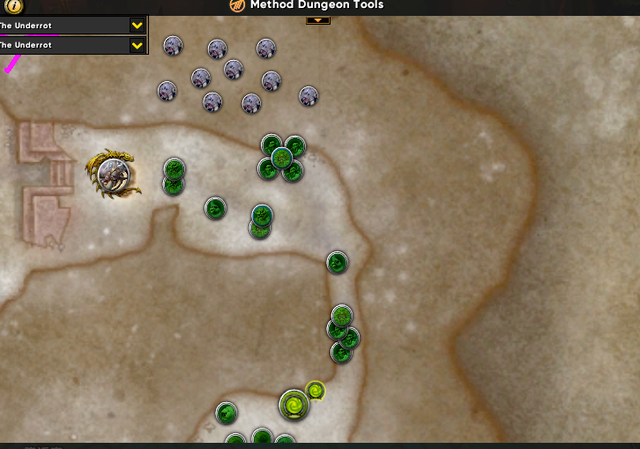Screen dimensions: 640x449
Task: Select the large yellow-highlighted enemy marker
Action: [294, 404]
